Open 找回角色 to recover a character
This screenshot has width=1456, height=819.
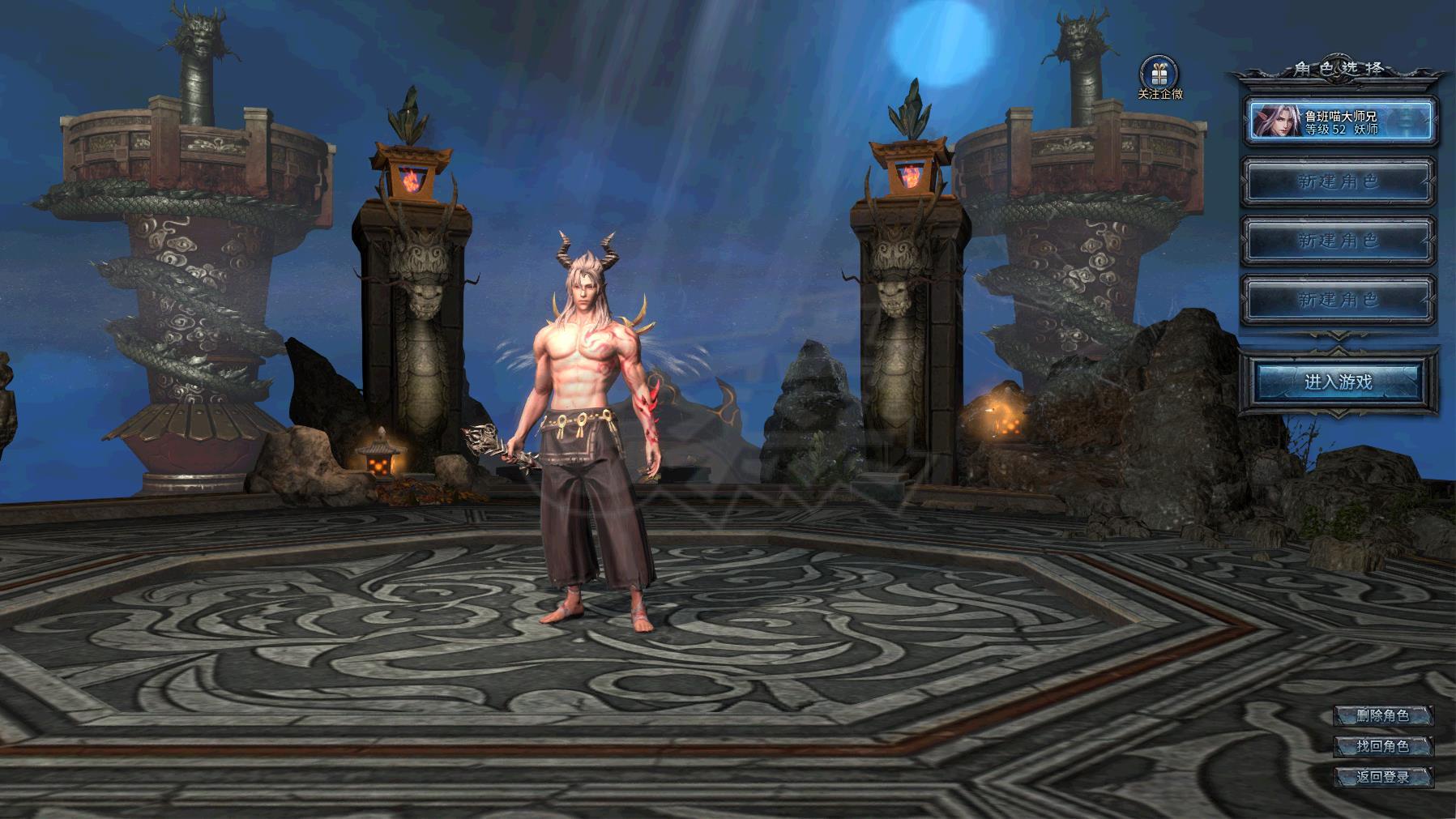click(x=1383, y=746)
